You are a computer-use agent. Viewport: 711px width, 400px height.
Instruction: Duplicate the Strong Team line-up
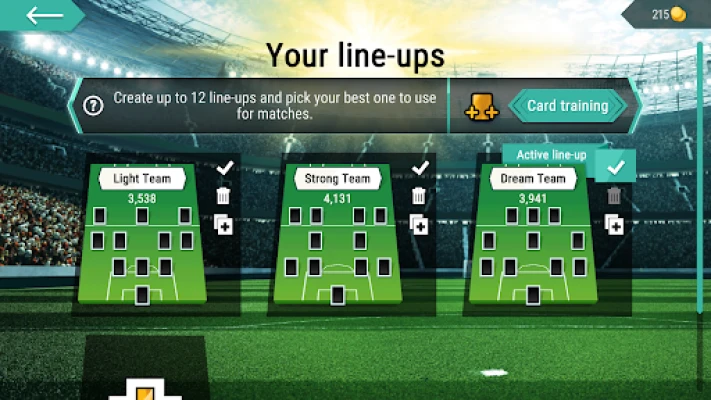(420, 225)
